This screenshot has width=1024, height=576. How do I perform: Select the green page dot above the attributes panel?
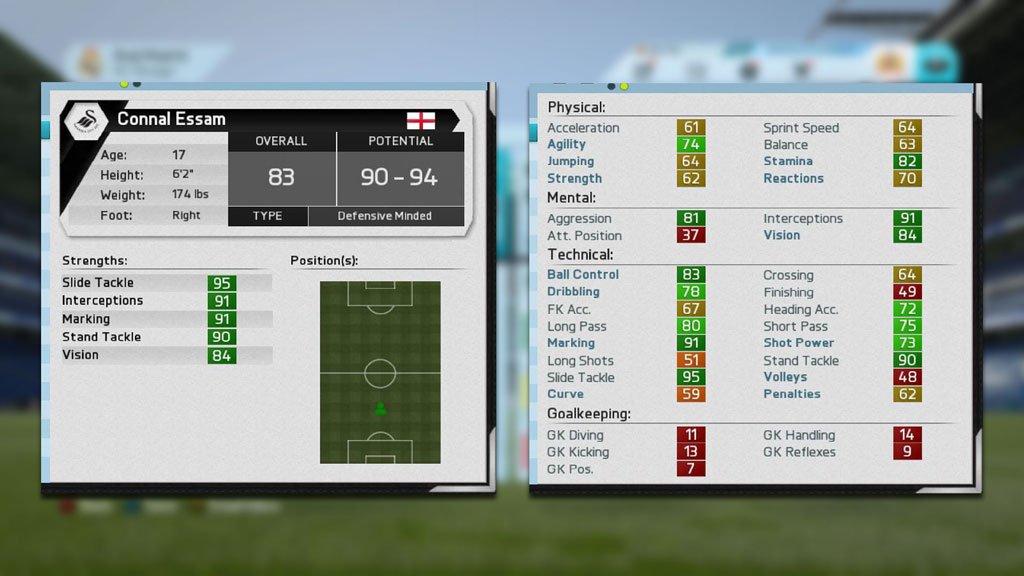624,86
